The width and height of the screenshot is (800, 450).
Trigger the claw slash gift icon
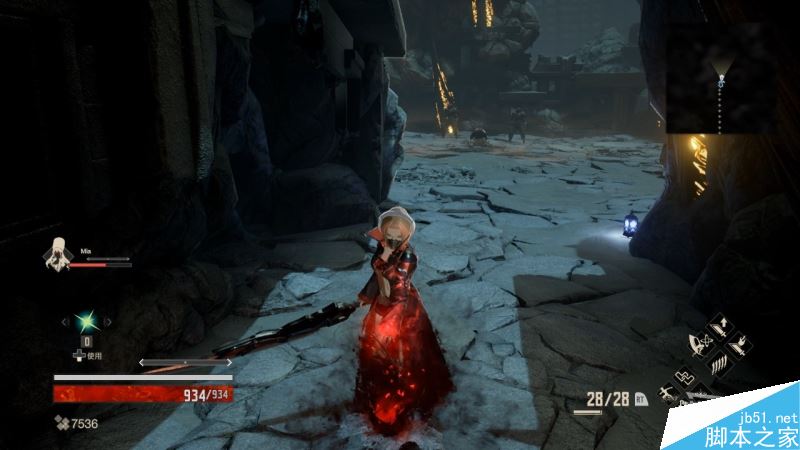point(717,364)
